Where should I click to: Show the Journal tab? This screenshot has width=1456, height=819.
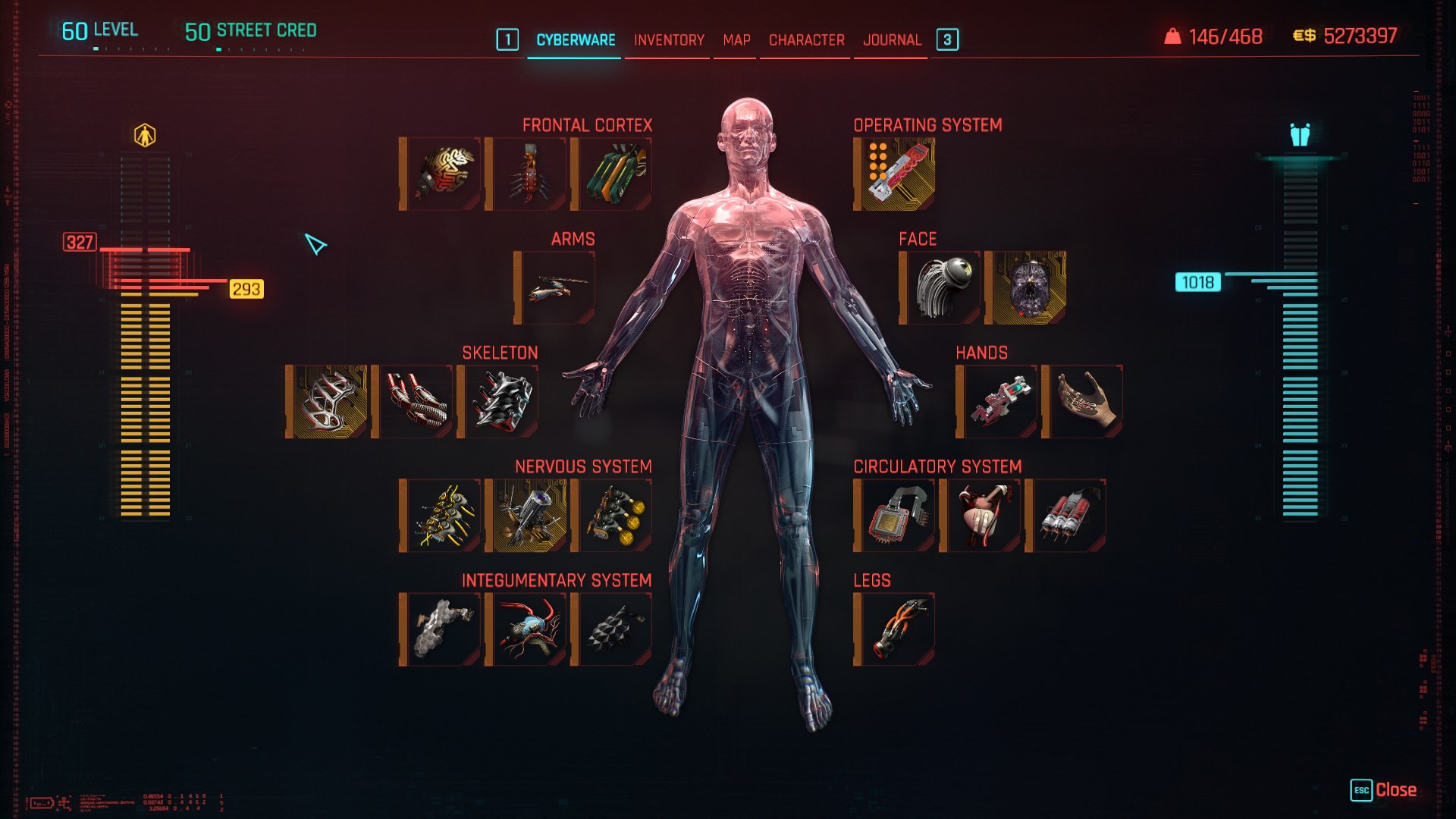point(892,40)
